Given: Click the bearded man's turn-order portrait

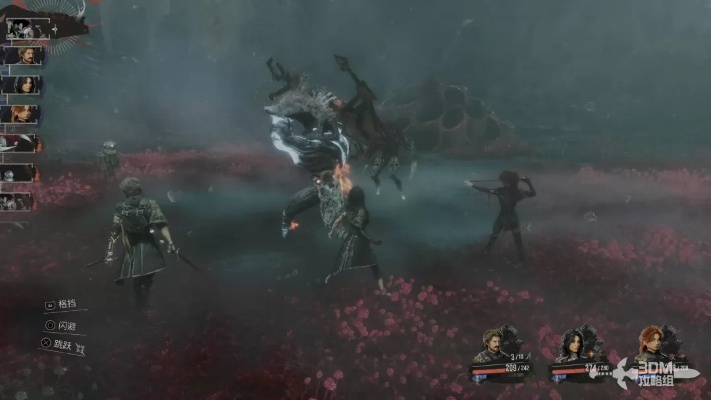Looking at the screenshot, I should tap(22, 56).
